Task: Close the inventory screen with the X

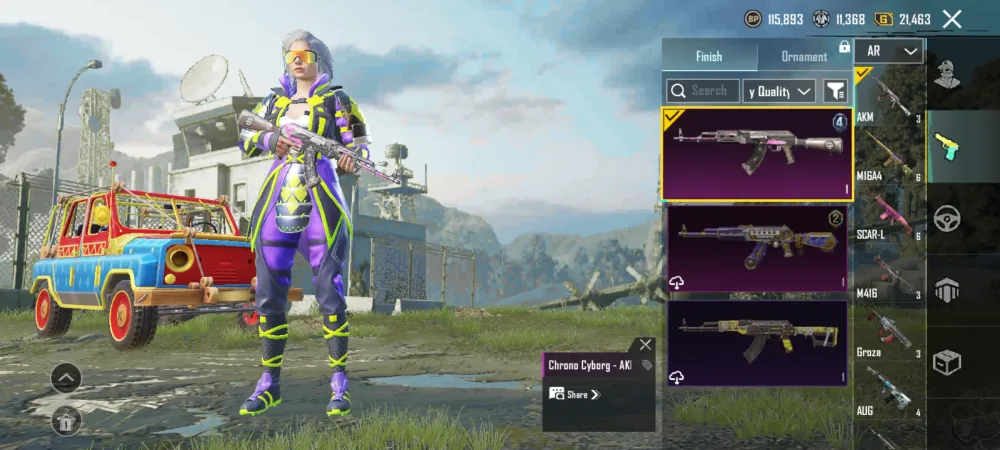Action: [952, 19]
